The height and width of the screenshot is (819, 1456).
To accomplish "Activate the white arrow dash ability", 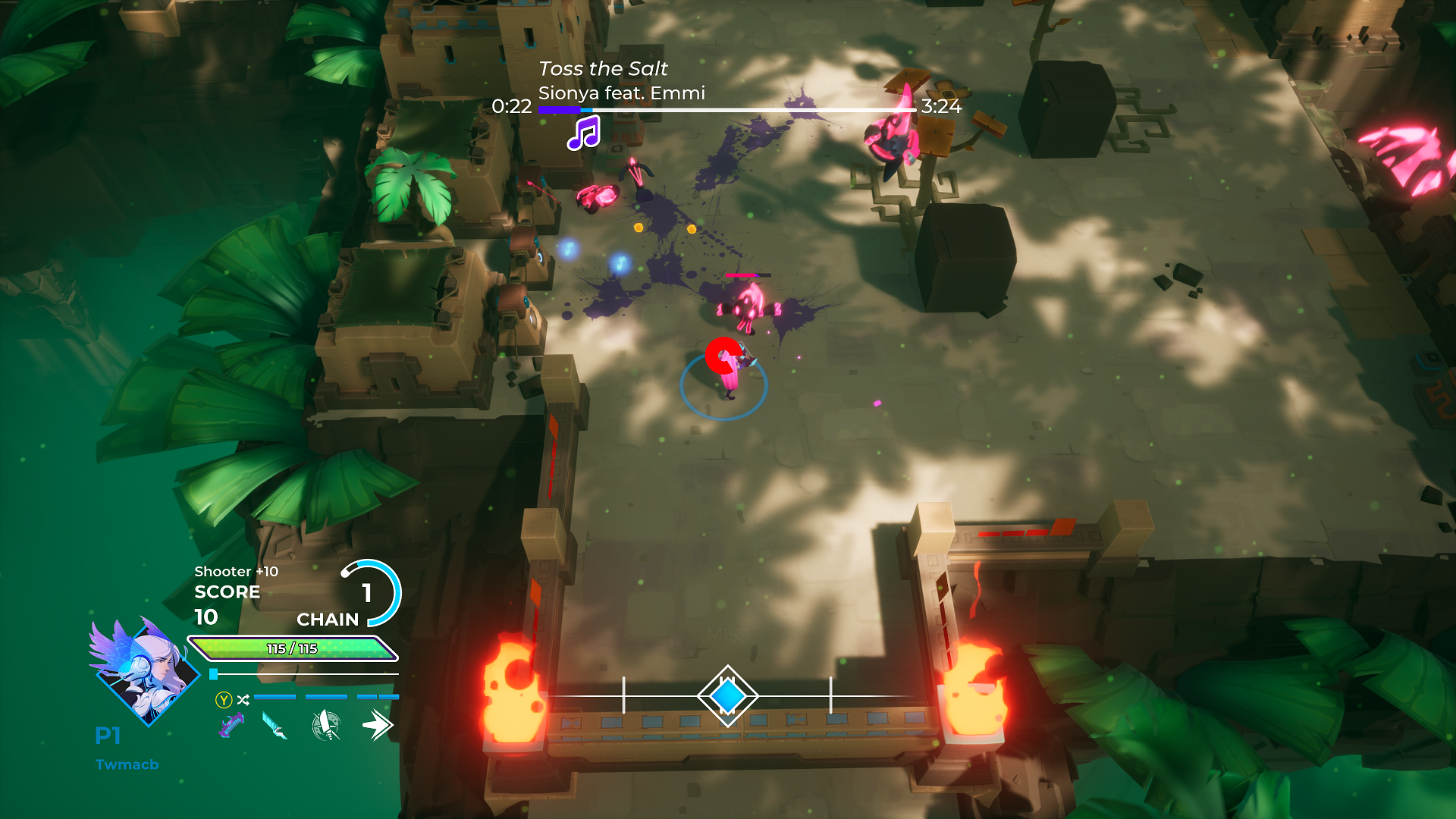I will pos(377,726).
